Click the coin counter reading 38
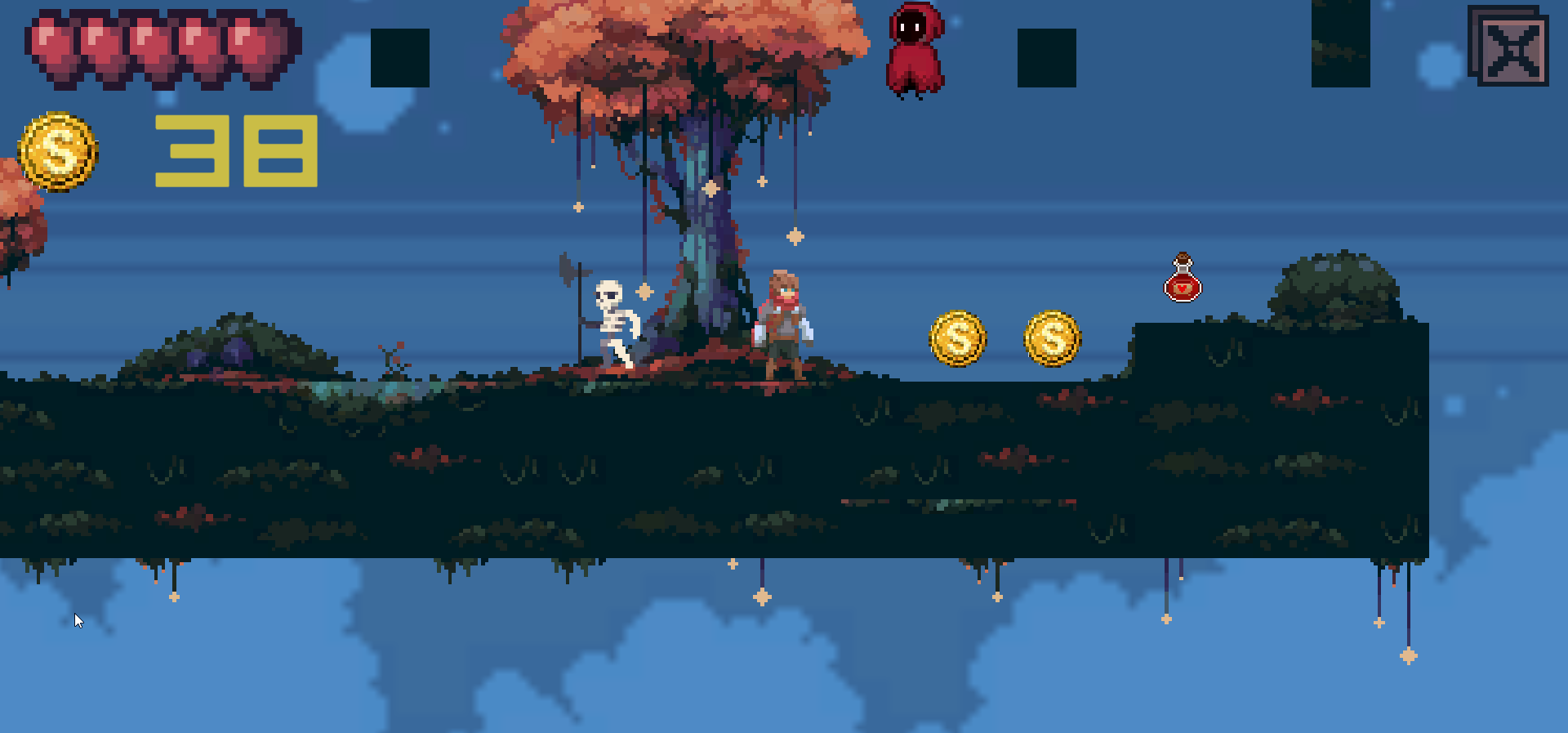This screenshot has height=733, width=1568. coord(235,151)
